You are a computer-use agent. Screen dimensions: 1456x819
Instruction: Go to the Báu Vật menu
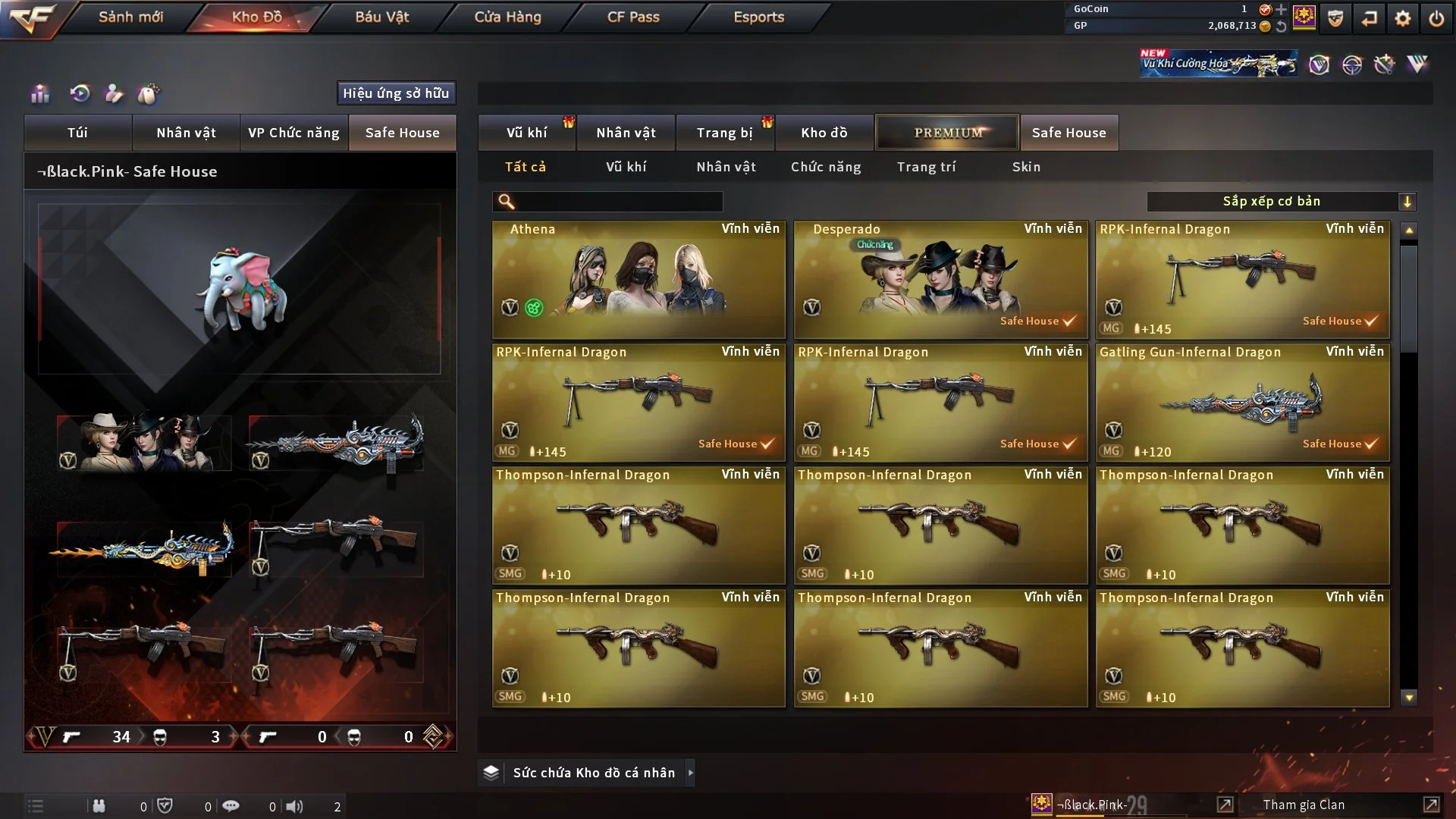(381, 17)
